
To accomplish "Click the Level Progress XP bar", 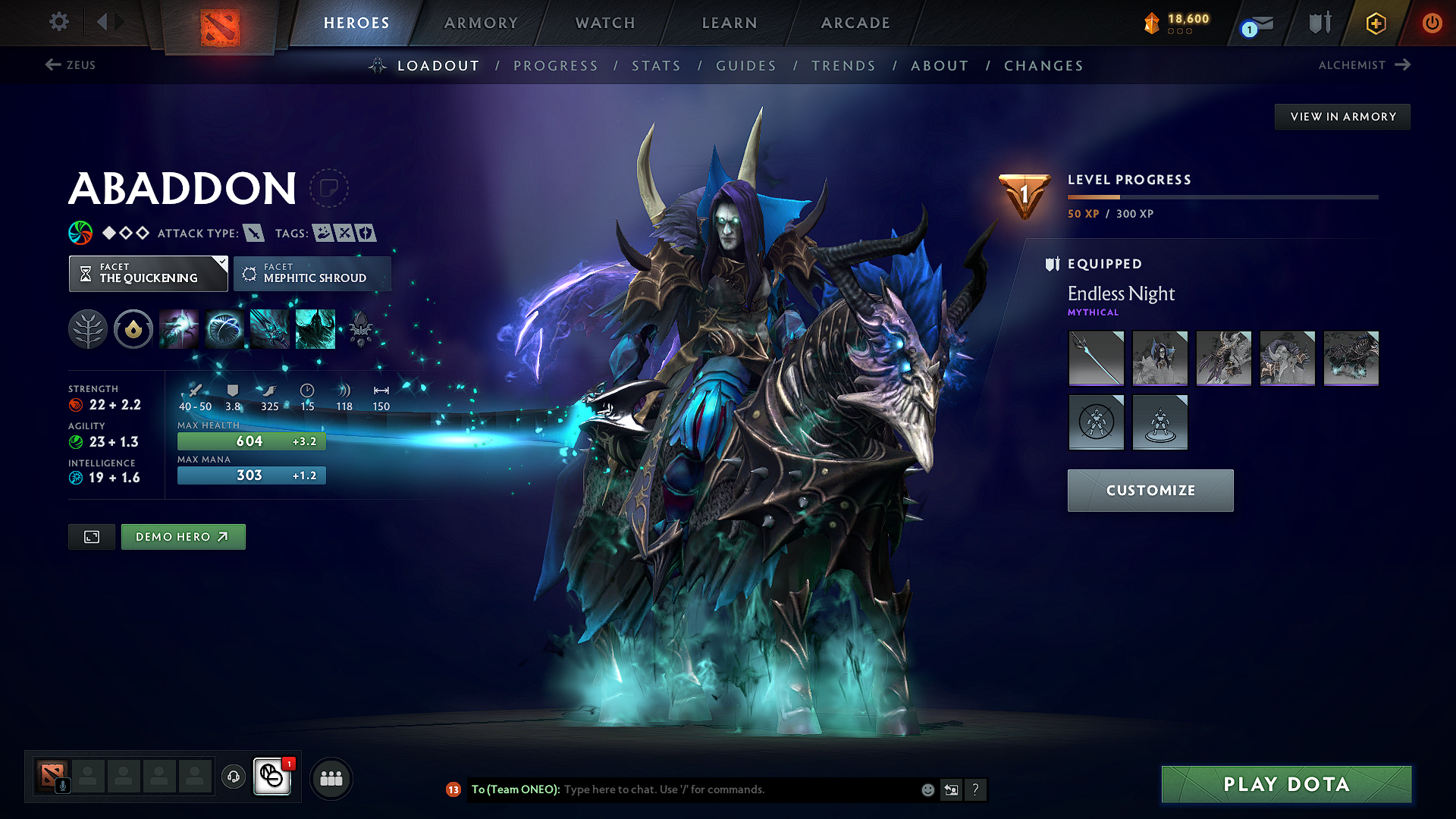I will [1222, 196].
